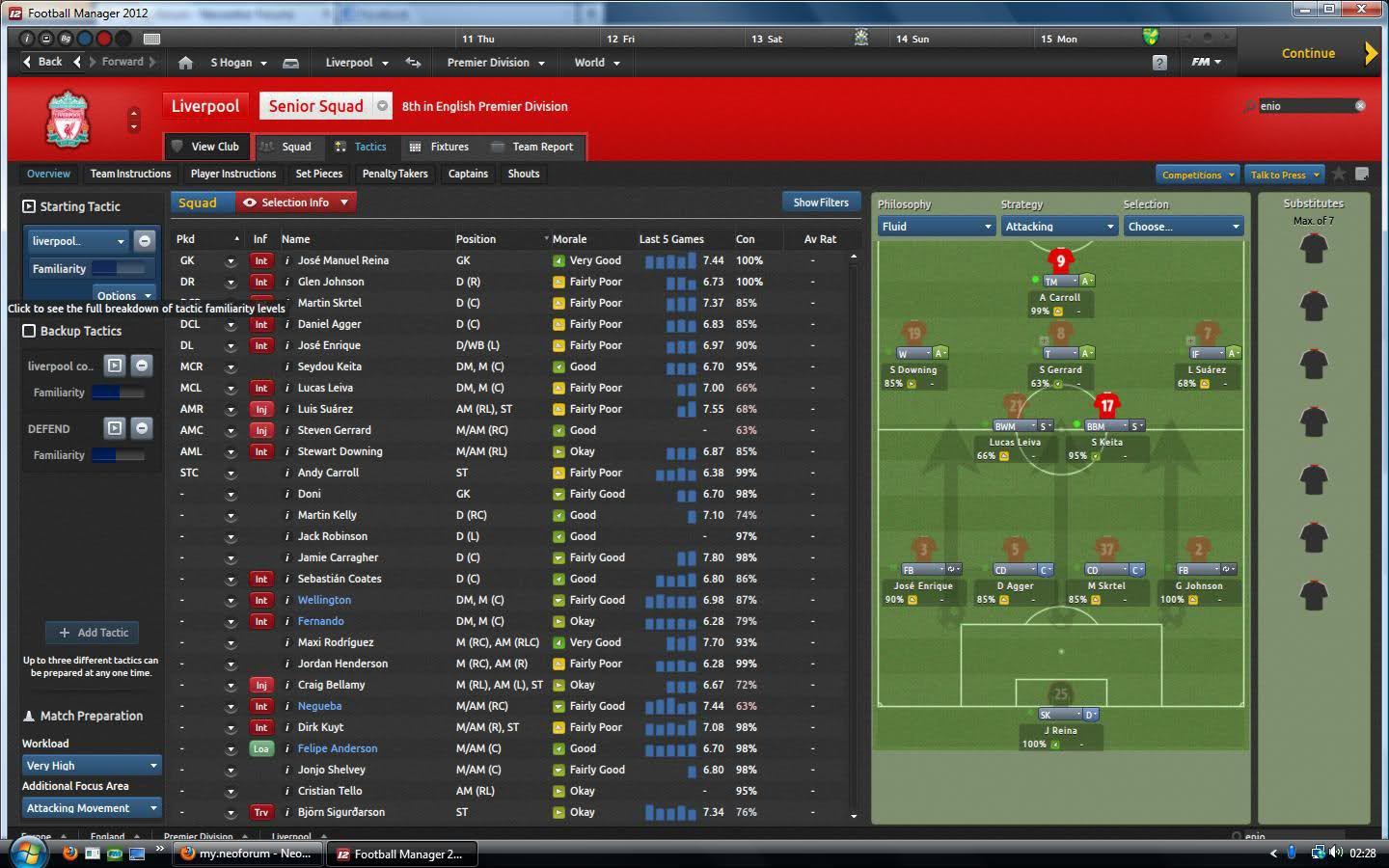Enable the Backup Tactics checkbox
Screen dimensions: 1389x868
click(x=28, y=331)
